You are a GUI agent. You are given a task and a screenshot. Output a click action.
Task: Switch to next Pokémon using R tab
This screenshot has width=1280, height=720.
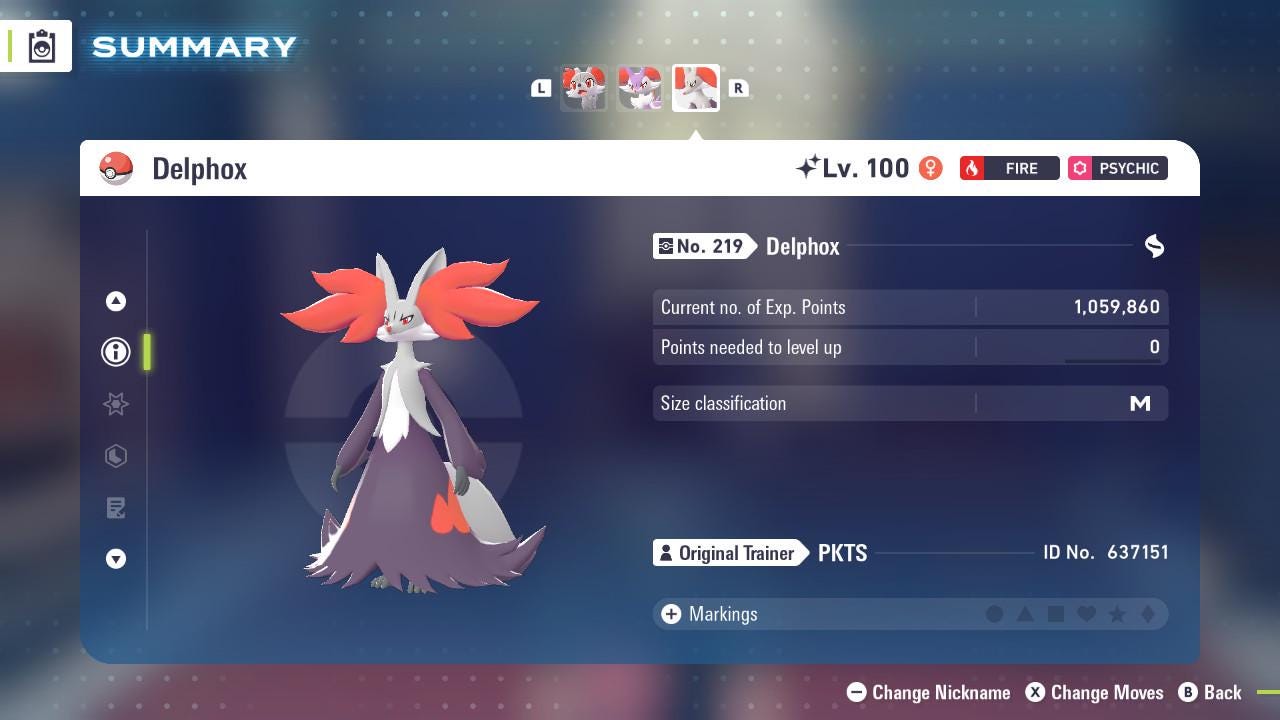tap(739, 88)
